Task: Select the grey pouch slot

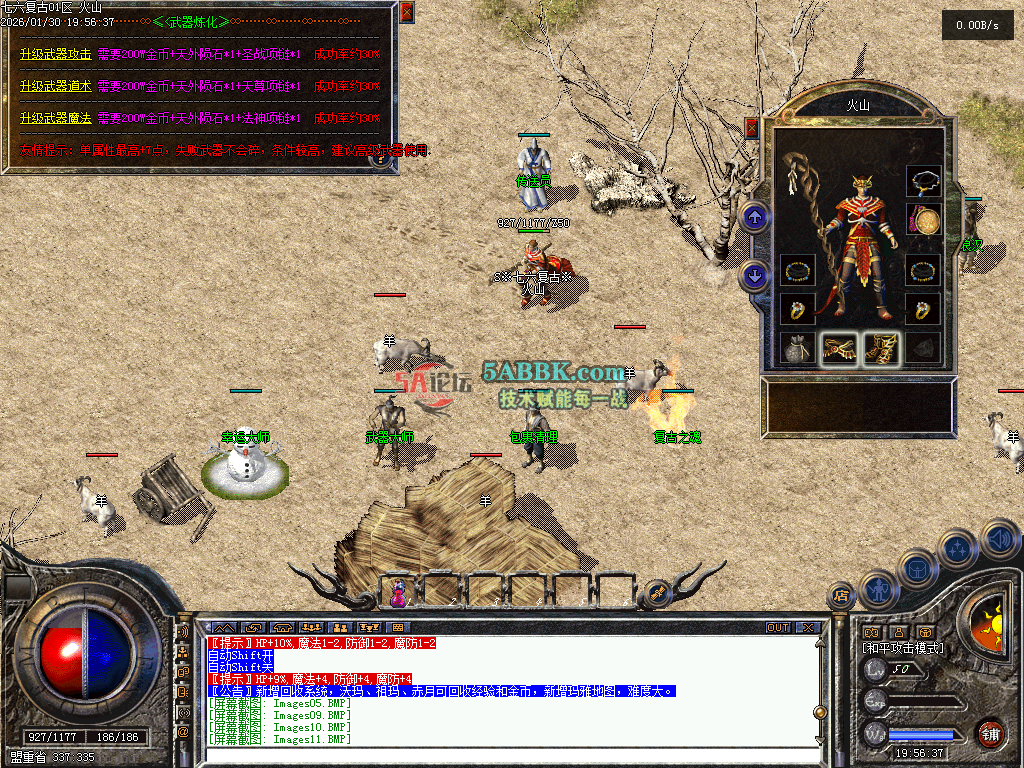Action: click(797, 348)
